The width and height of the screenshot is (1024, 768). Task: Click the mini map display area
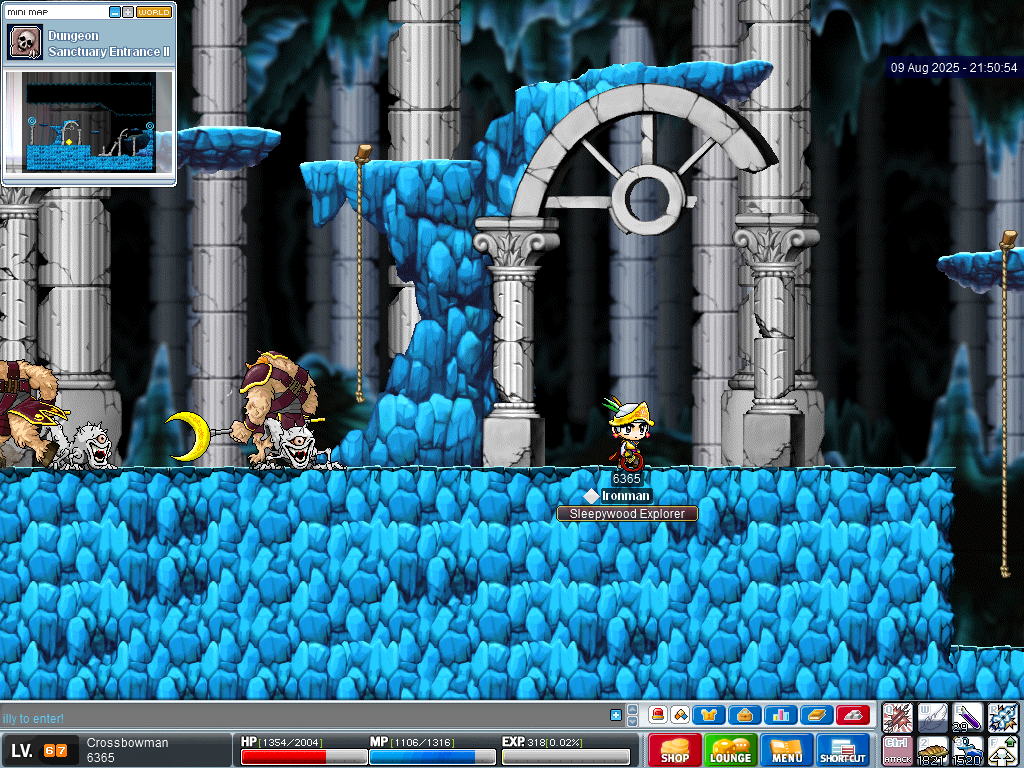point(90,125)
